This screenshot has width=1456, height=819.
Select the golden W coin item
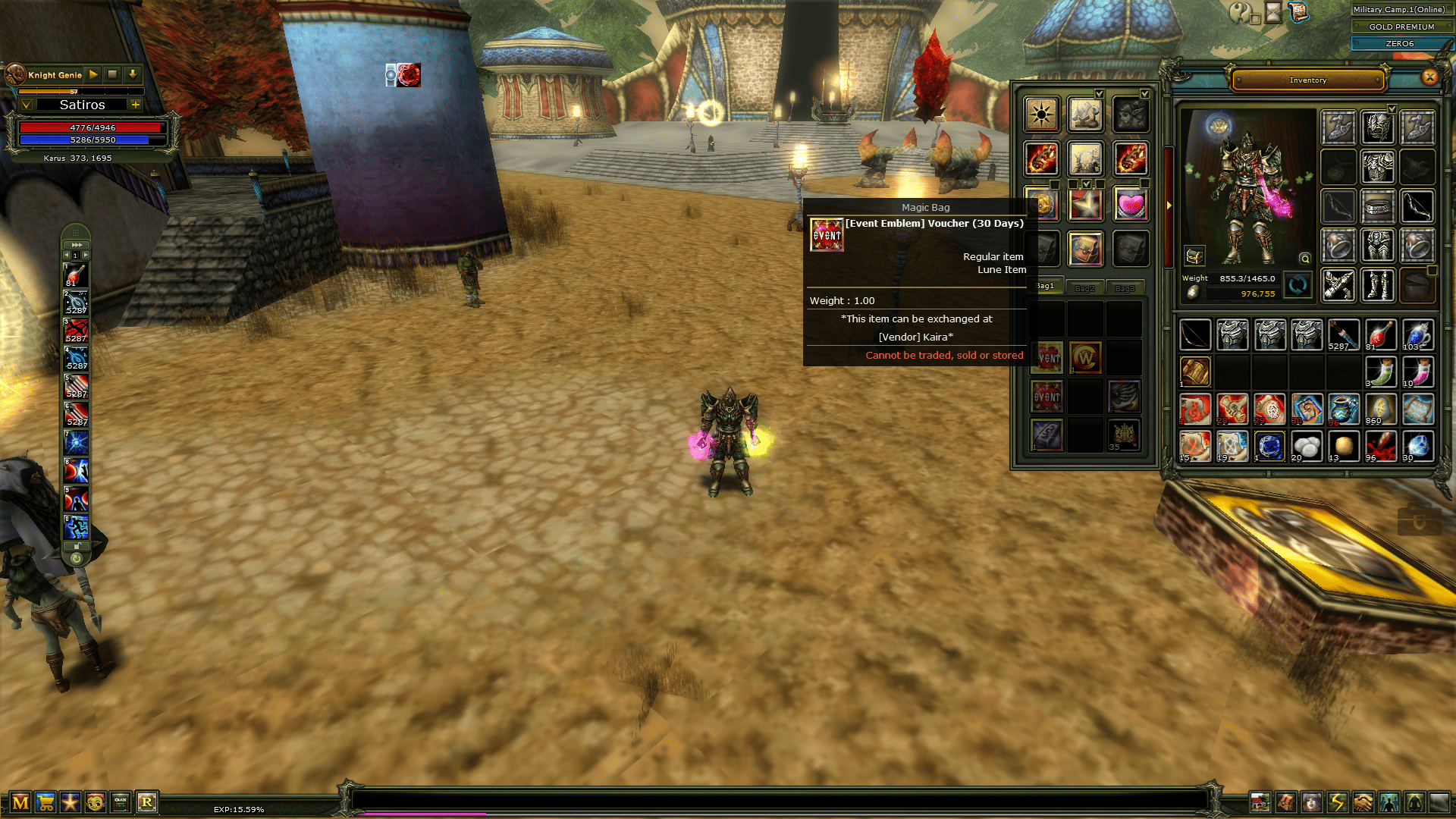pos(1085,357)
